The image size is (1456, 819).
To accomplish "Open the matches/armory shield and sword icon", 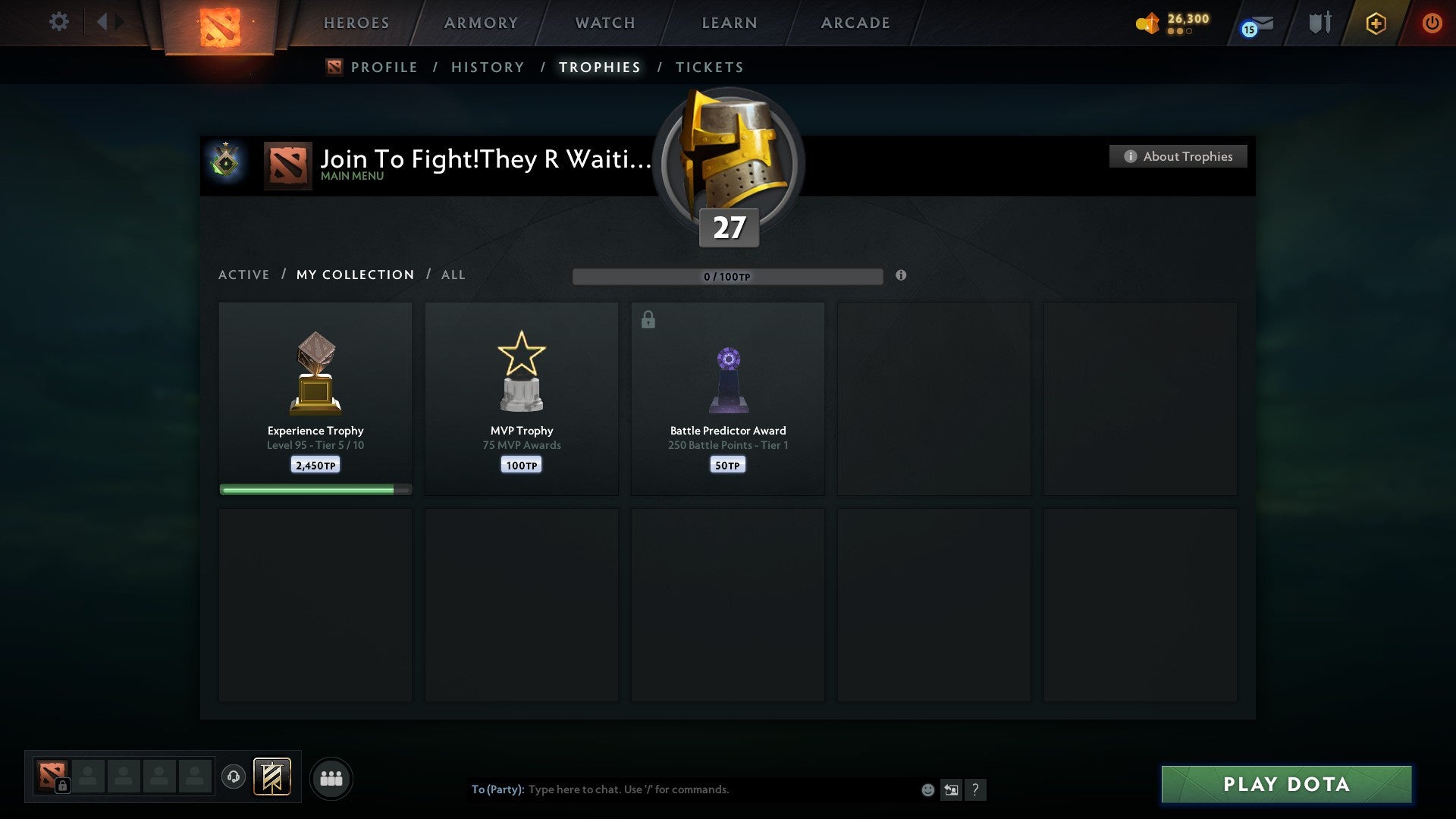I will 1319,23.
